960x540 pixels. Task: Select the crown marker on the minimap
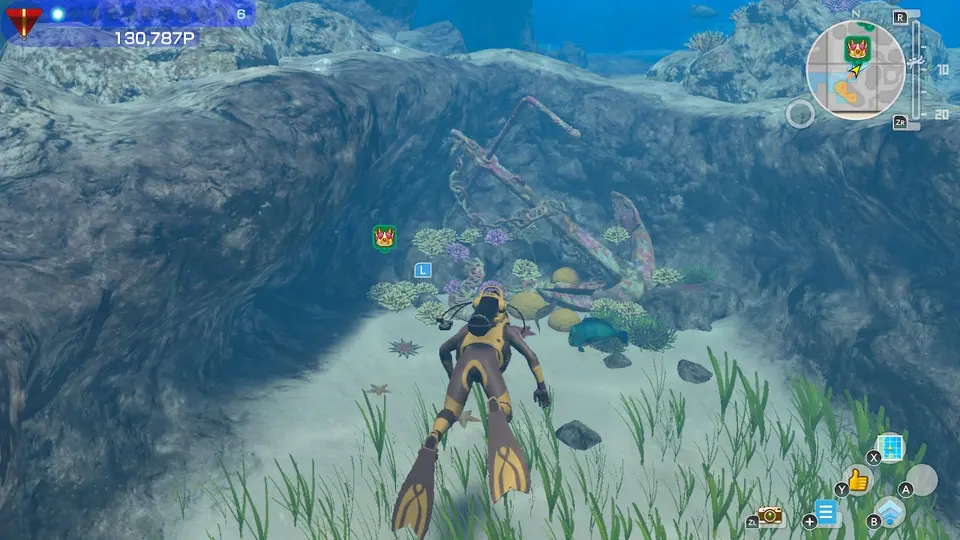click(856, 47)
